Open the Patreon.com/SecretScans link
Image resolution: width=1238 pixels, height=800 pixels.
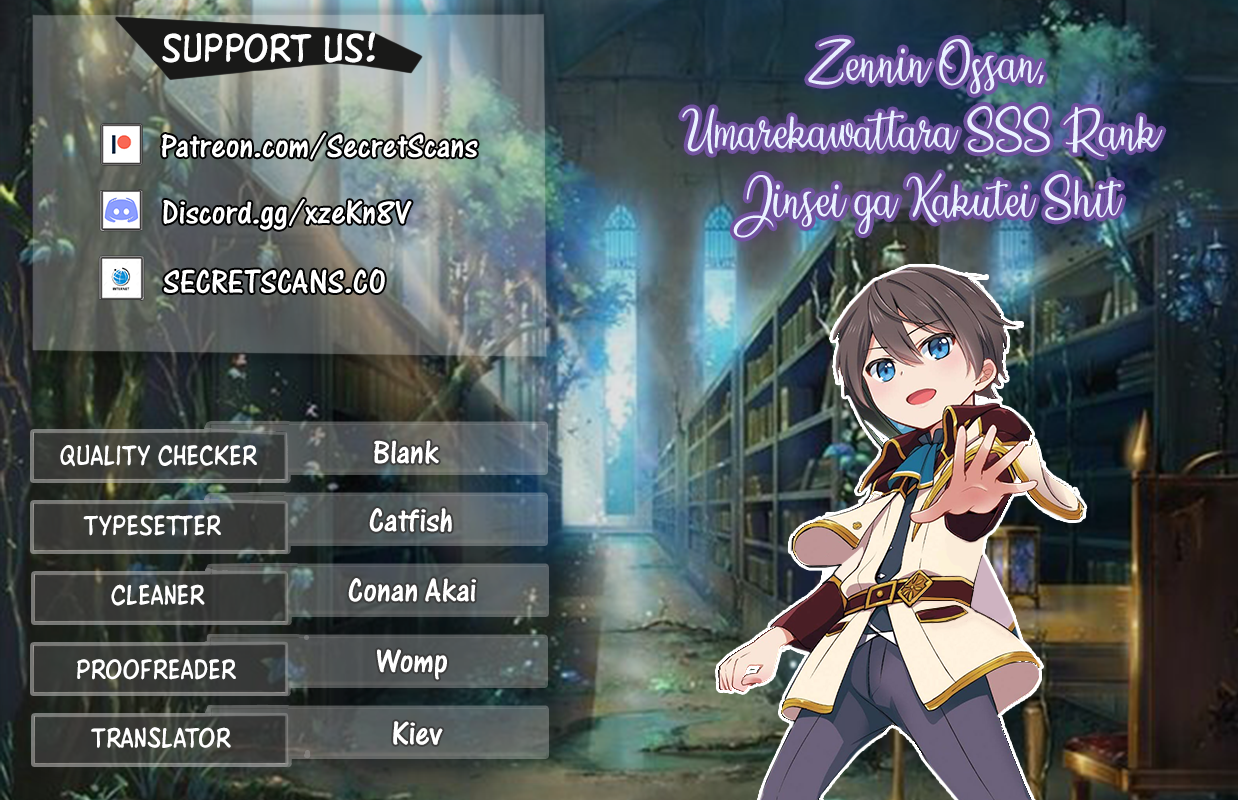coord(320,148)
